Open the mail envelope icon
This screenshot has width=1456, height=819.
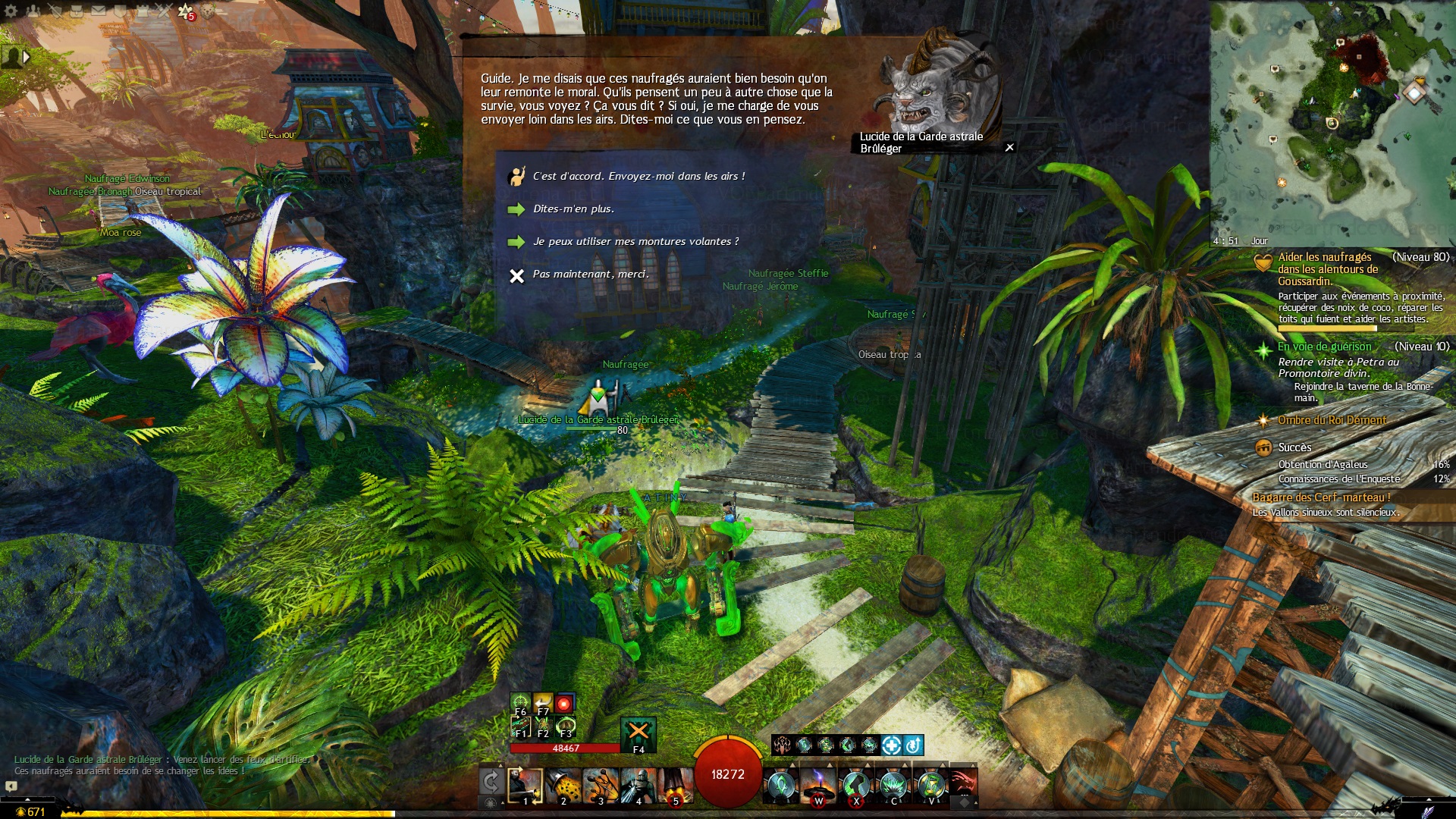[99, 11]
